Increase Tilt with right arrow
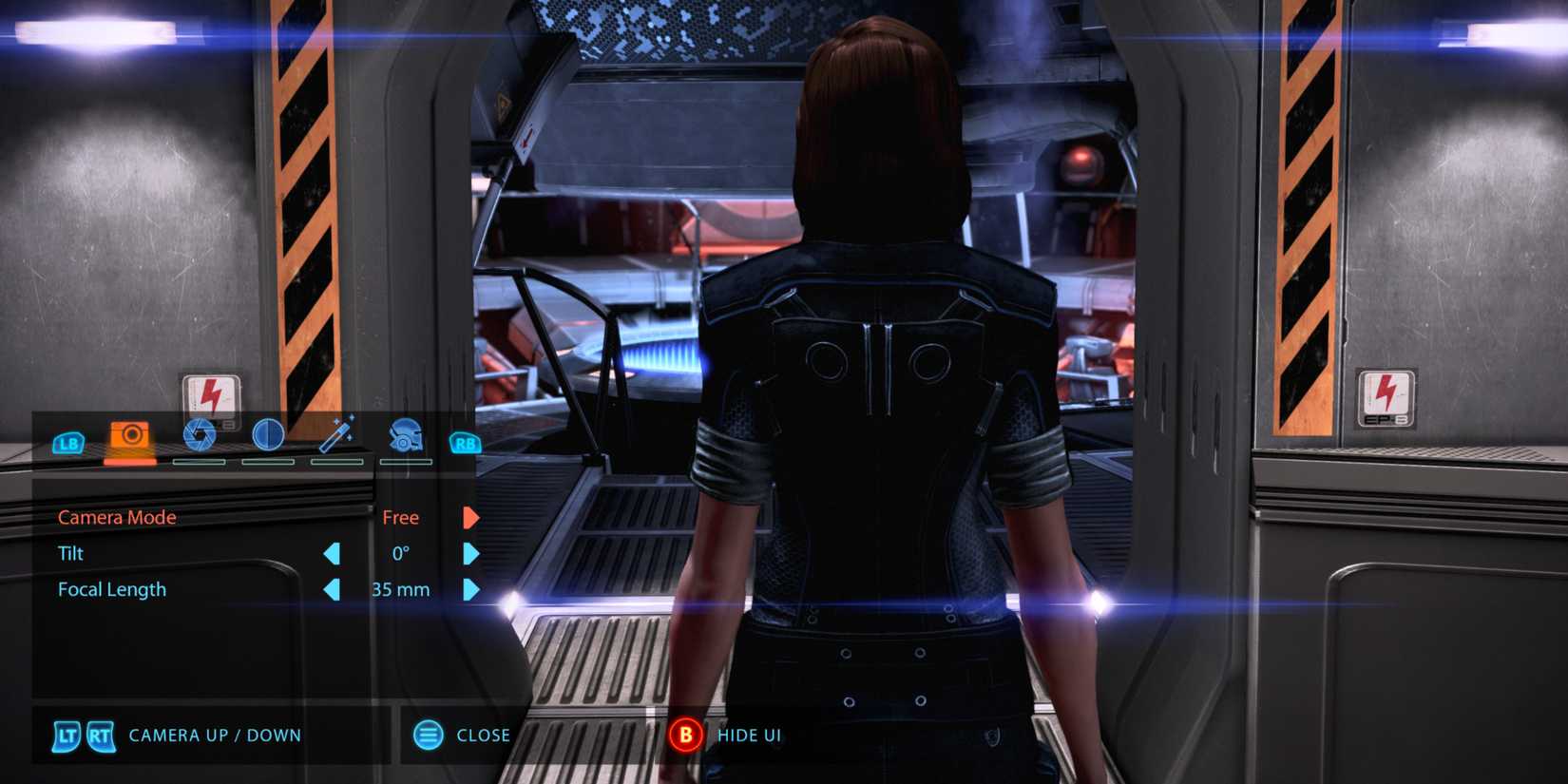Viewport: 1568px width, 784px height. coord(472,553)
